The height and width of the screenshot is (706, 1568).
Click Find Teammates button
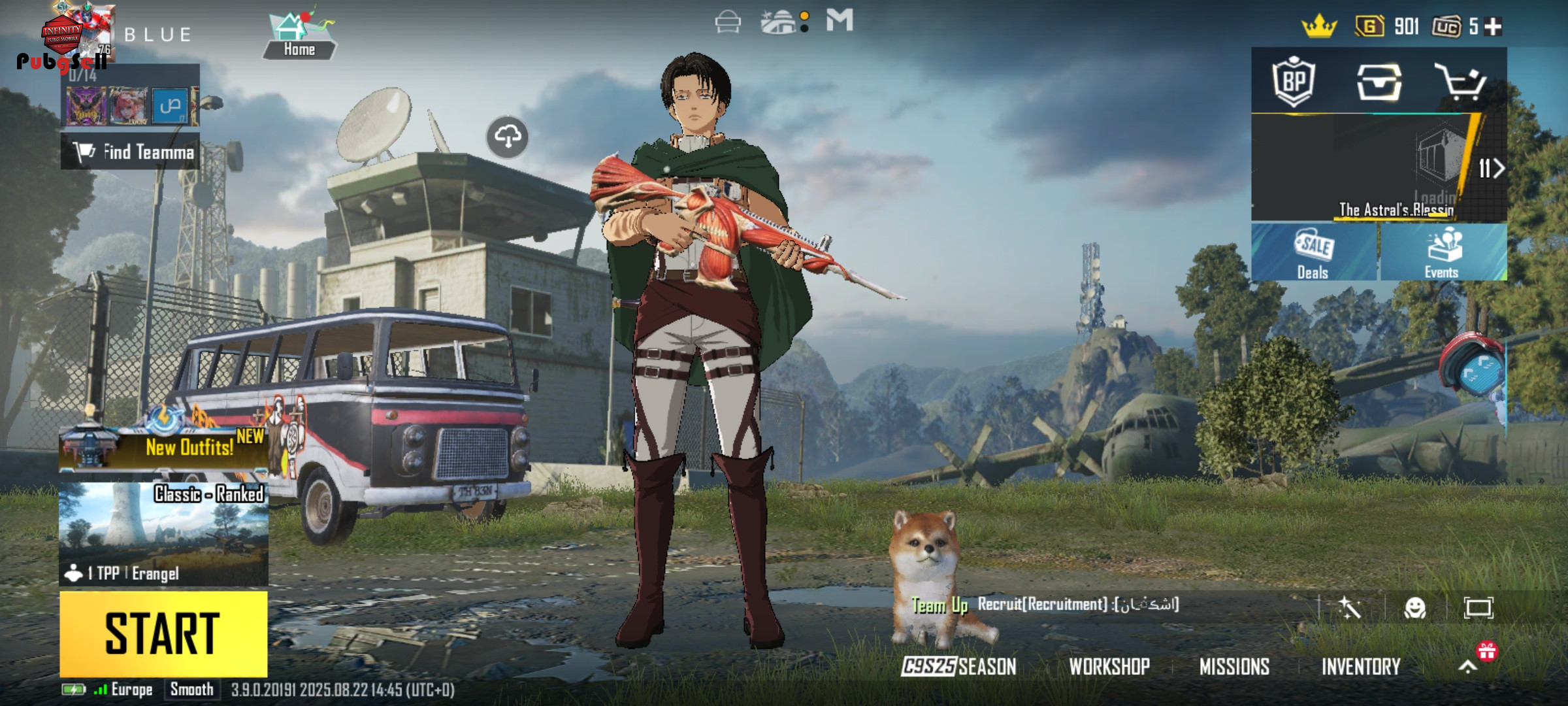coord(131,152)
